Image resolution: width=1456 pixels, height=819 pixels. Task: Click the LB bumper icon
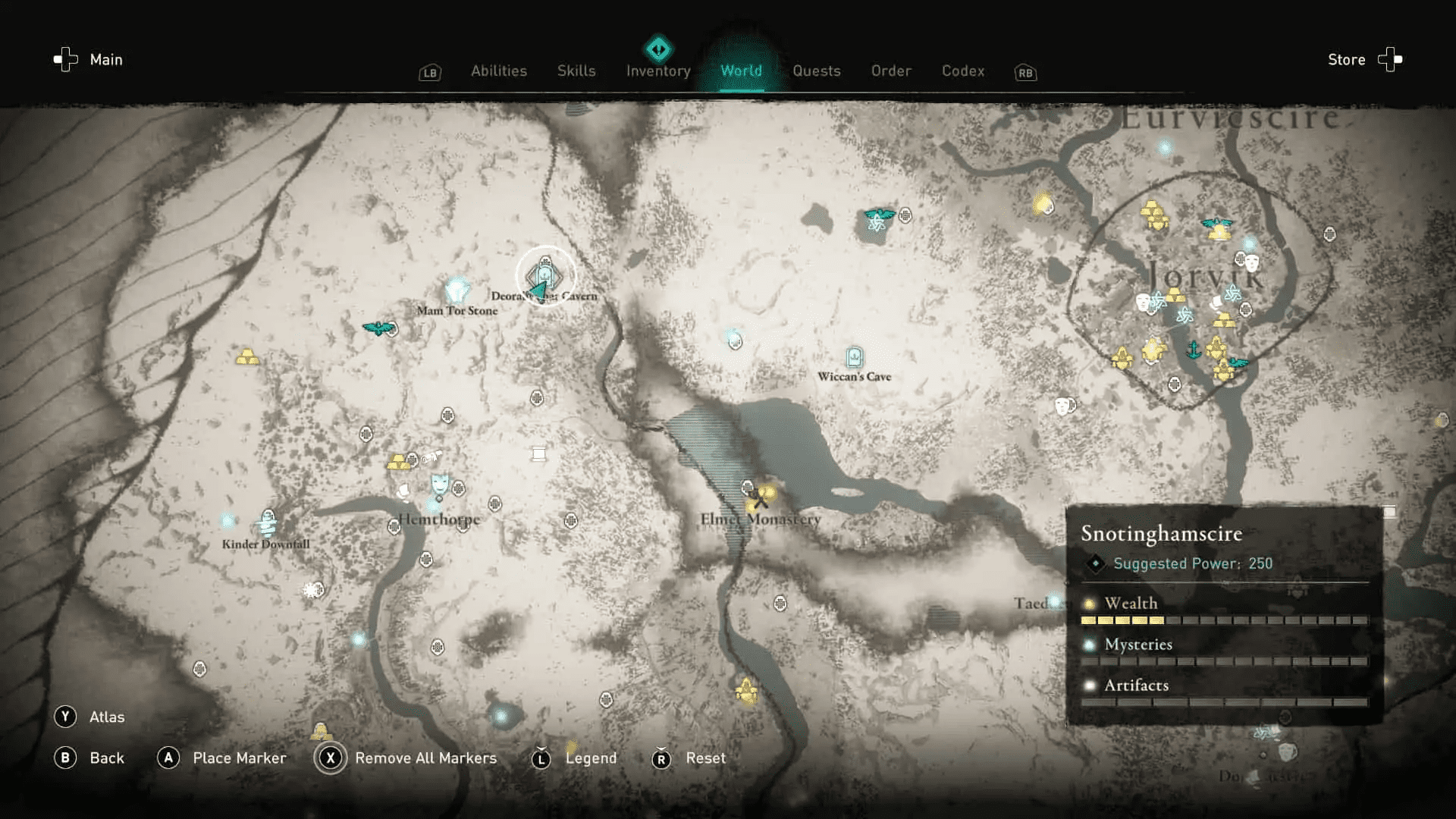[429, 73]
